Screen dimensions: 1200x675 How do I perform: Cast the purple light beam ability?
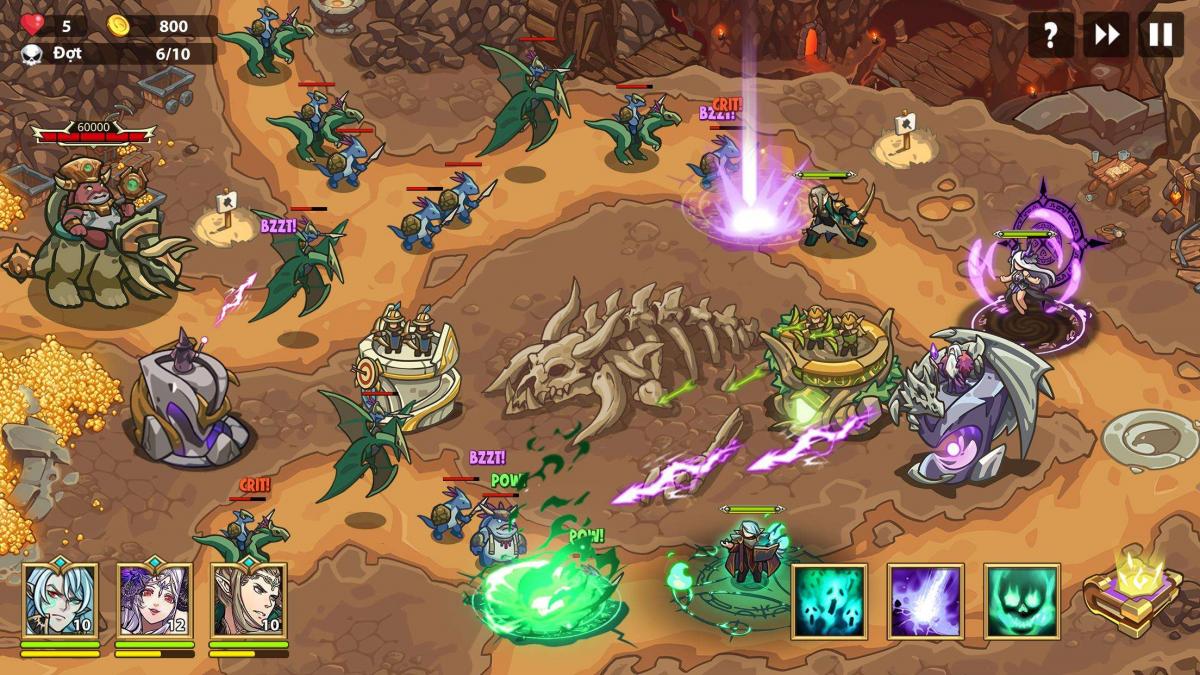click(925, 601)
